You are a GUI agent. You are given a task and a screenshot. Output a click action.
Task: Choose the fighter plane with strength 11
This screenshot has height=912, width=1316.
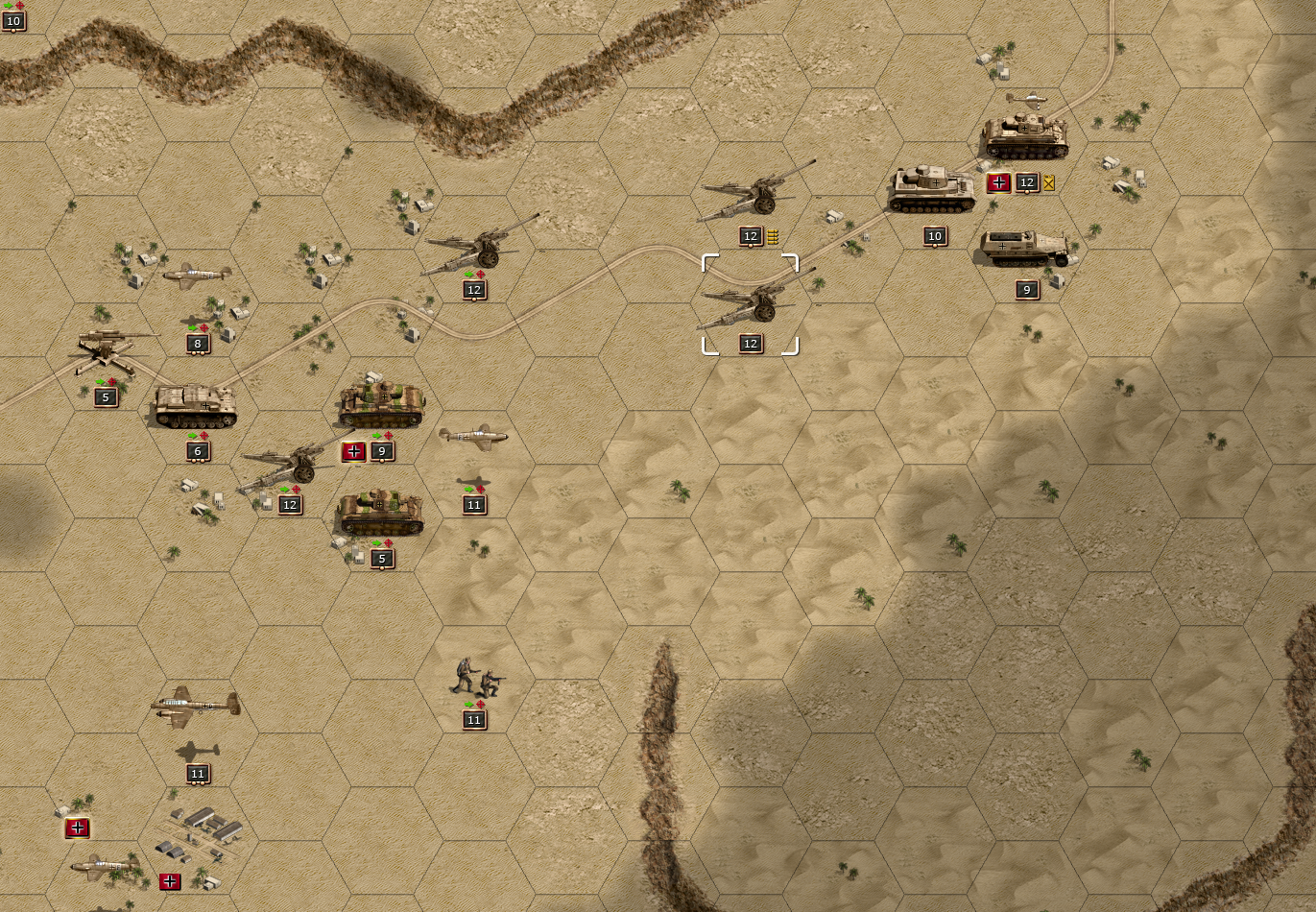coord(474,437)
